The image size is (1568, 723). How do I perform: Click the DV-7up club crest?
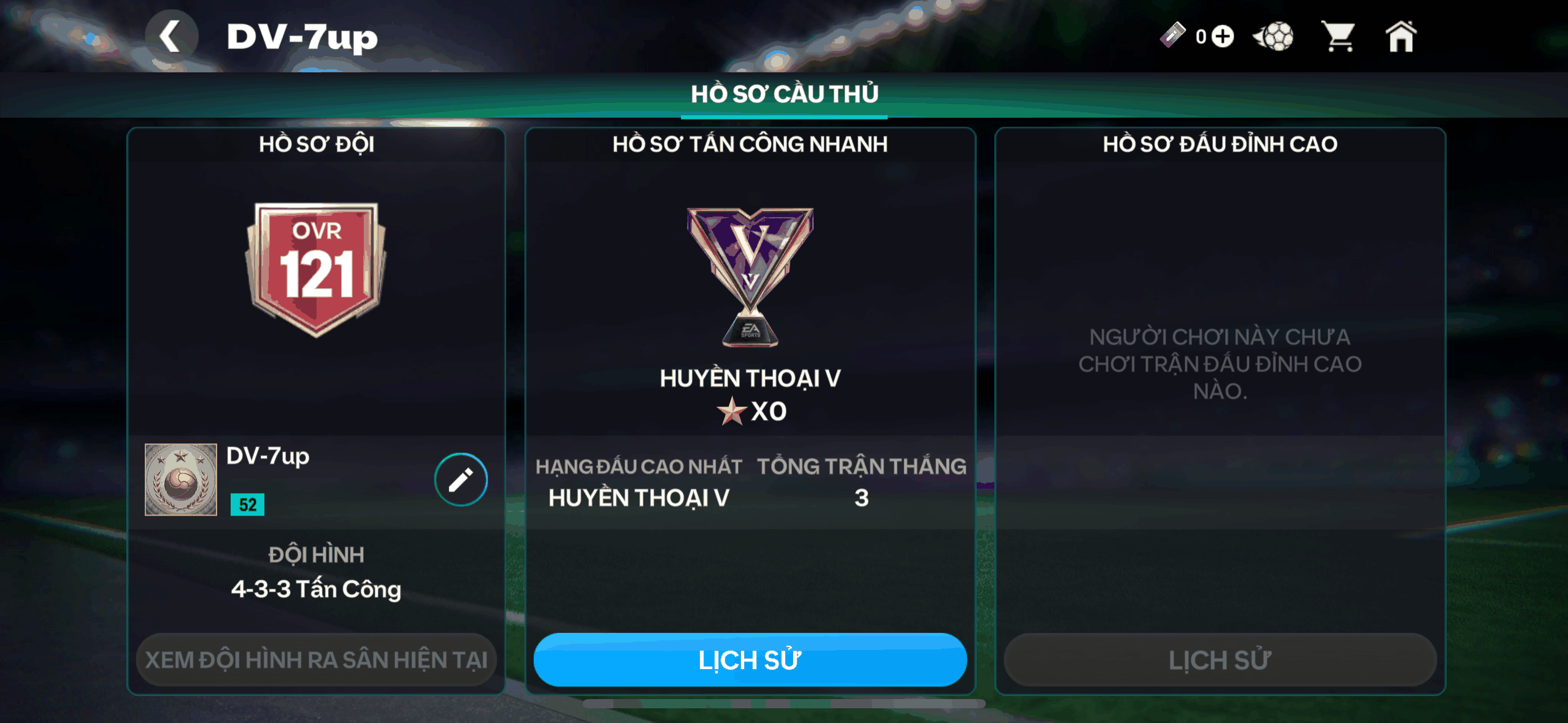(180, 479)
